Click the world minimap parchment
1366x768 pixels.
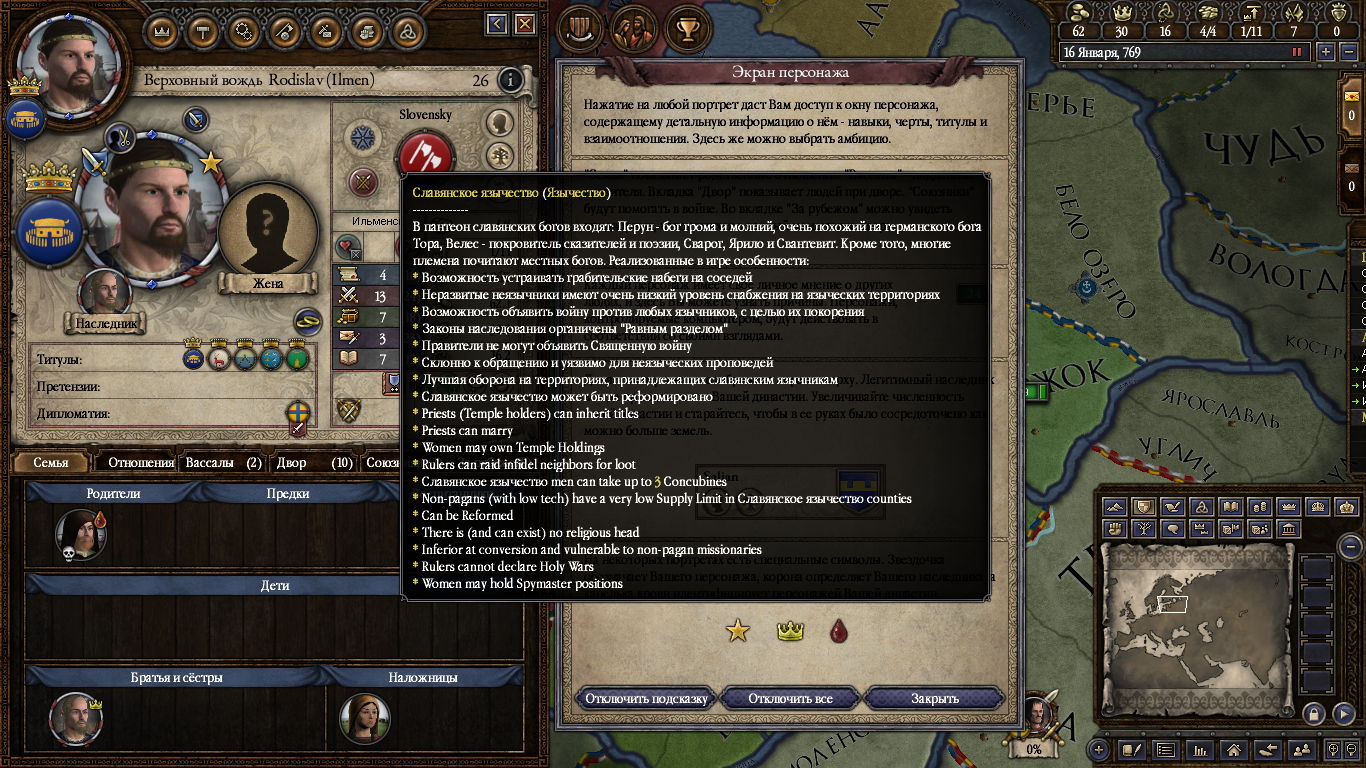[1195, 610]
